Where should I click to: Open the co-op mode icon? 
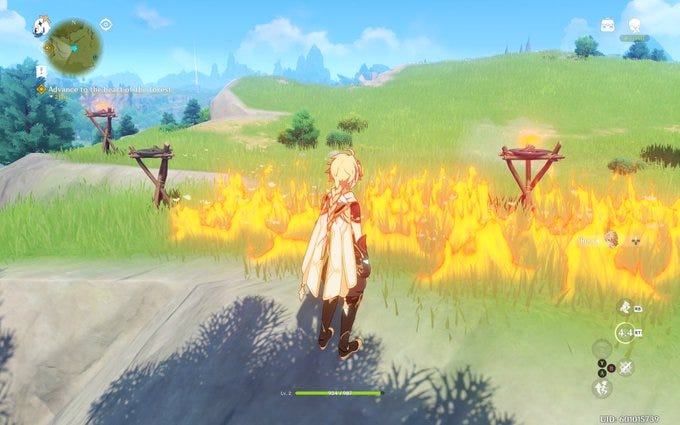(x=607, y=25)
